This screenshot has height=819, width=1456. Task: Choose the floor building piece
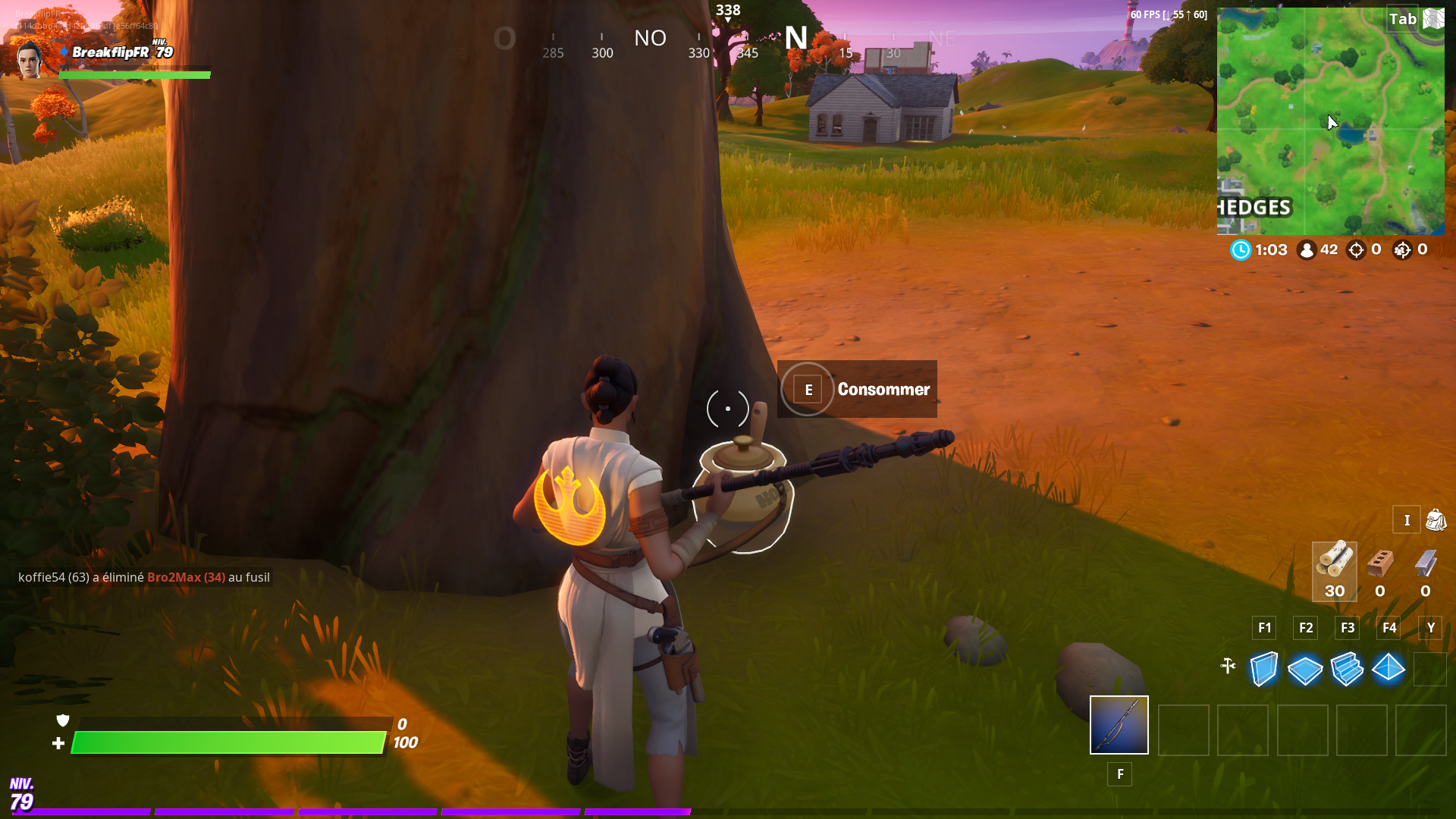(1305, 670)
